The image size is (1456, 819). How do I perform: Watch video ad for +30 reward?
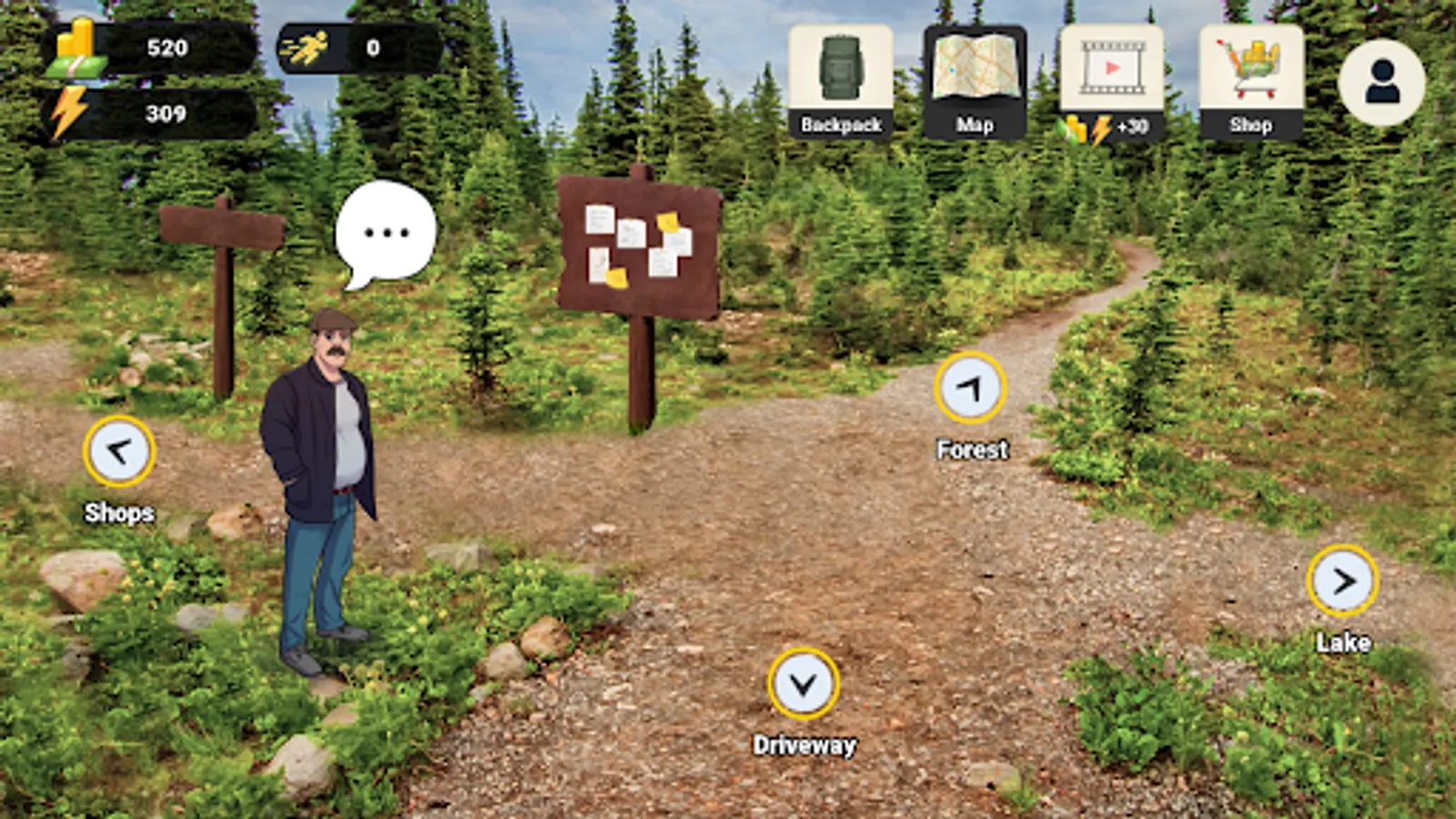1111,82
